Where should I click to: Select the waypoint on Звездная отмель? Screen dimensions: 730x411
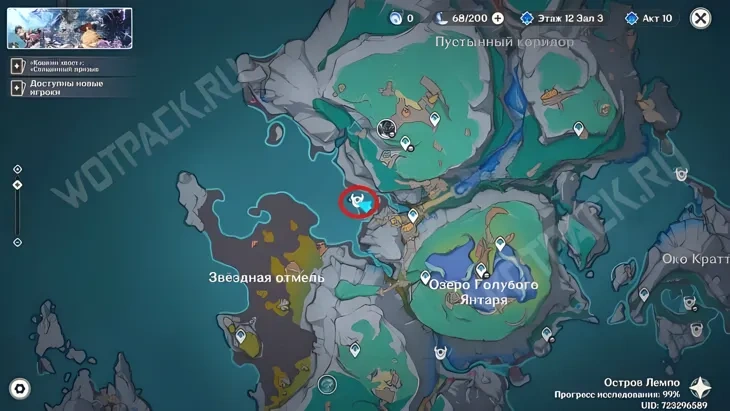click(240, 337)
